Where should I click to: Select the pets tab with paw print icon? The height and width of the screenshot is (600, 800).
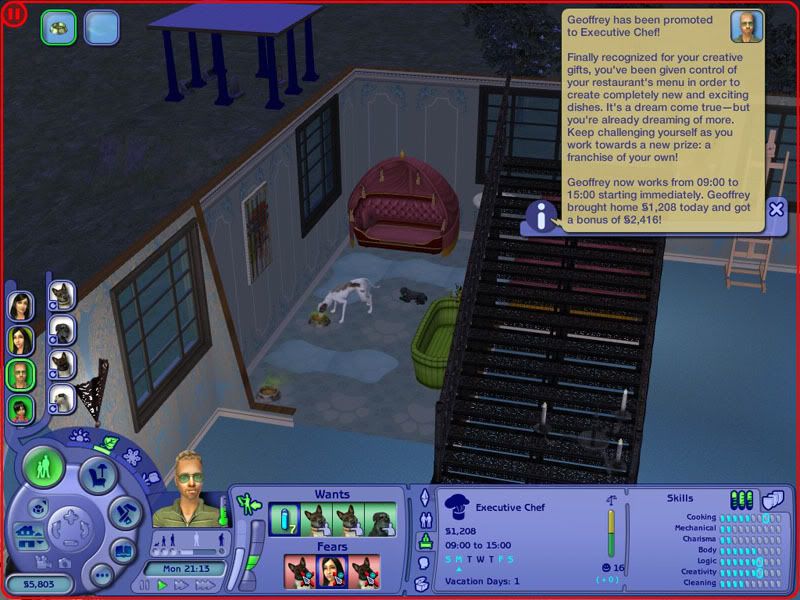pyautogui.click(x=80, y=436)
